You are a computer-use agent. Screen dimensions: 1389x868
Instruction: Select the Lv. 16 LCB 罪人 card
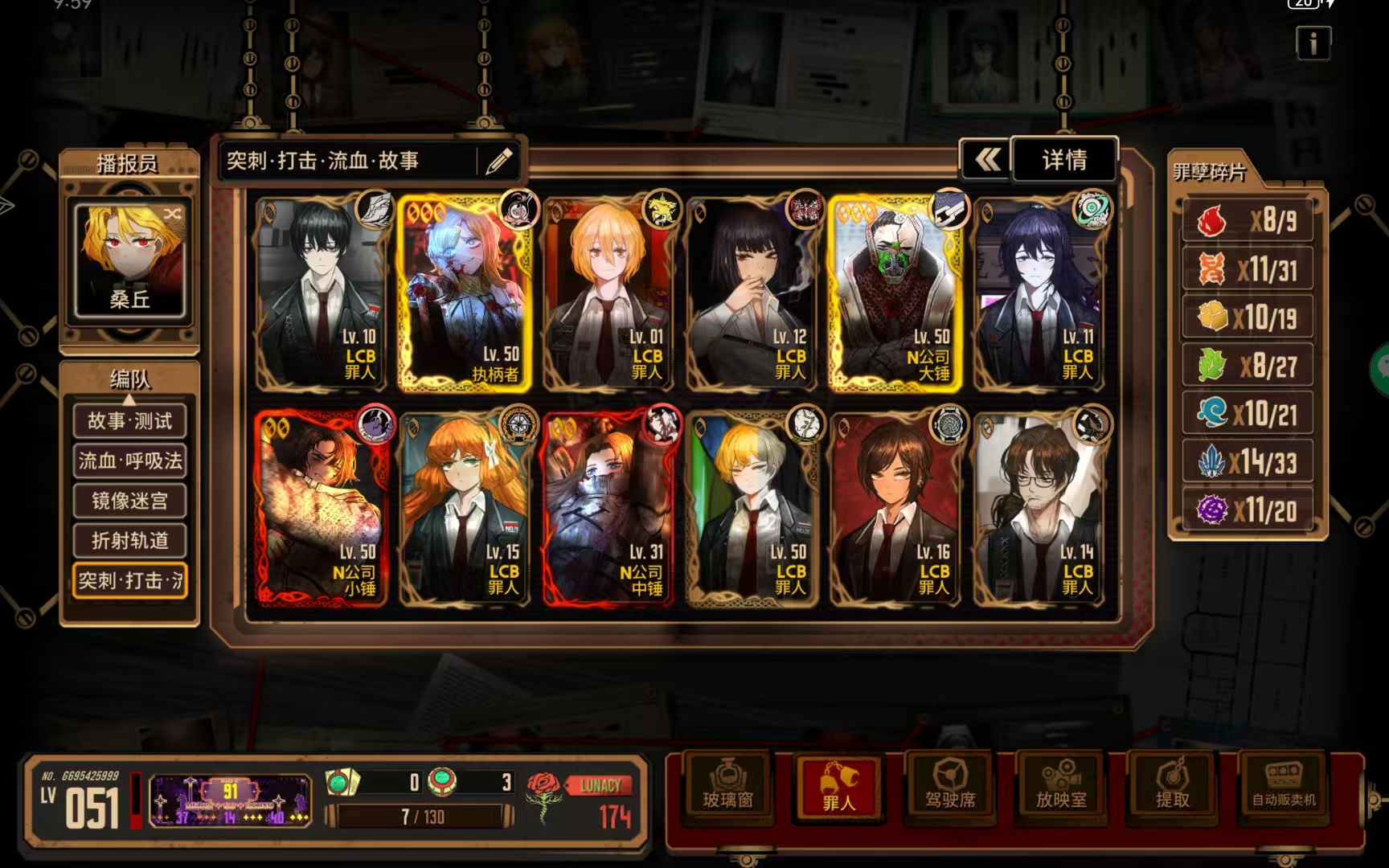[895, 508]
